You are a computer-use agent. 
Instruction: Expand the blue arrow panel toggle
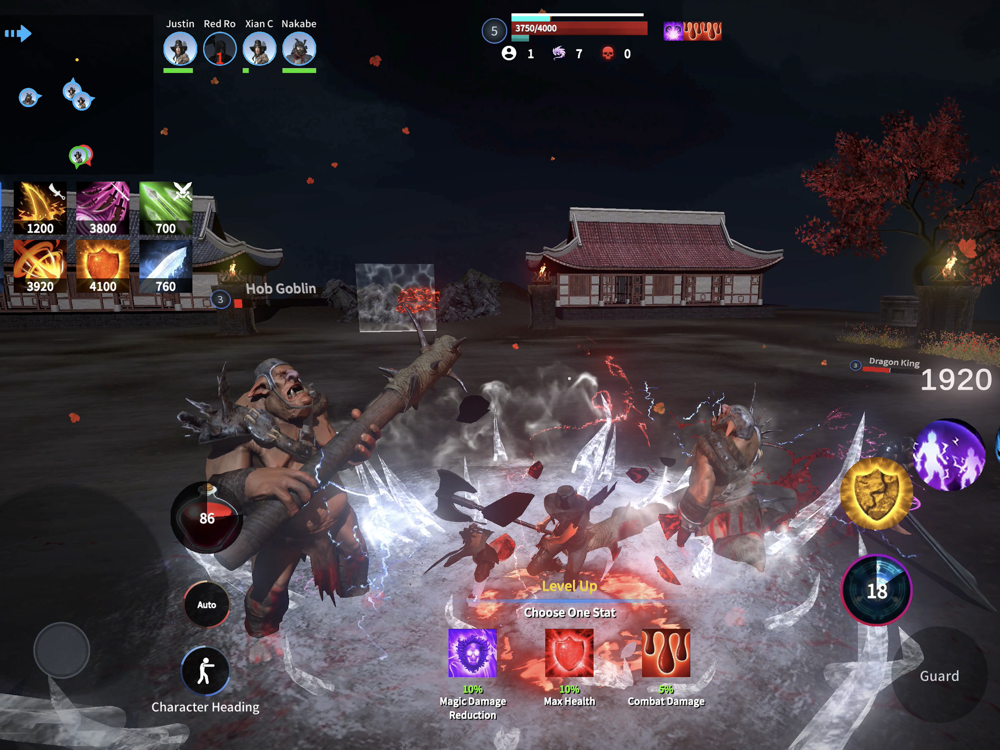pos(18,34)
